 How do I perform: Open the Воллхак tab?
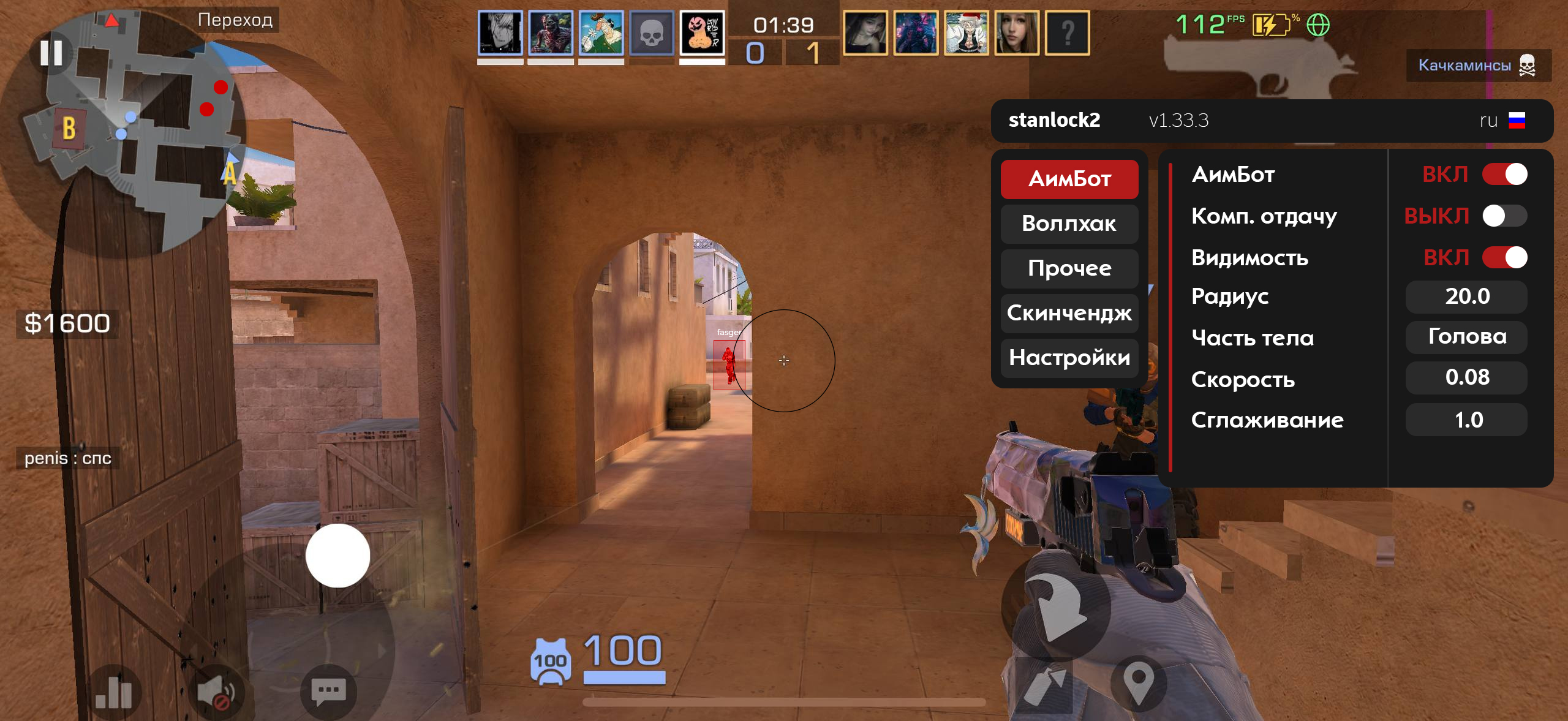point(1069,224)
